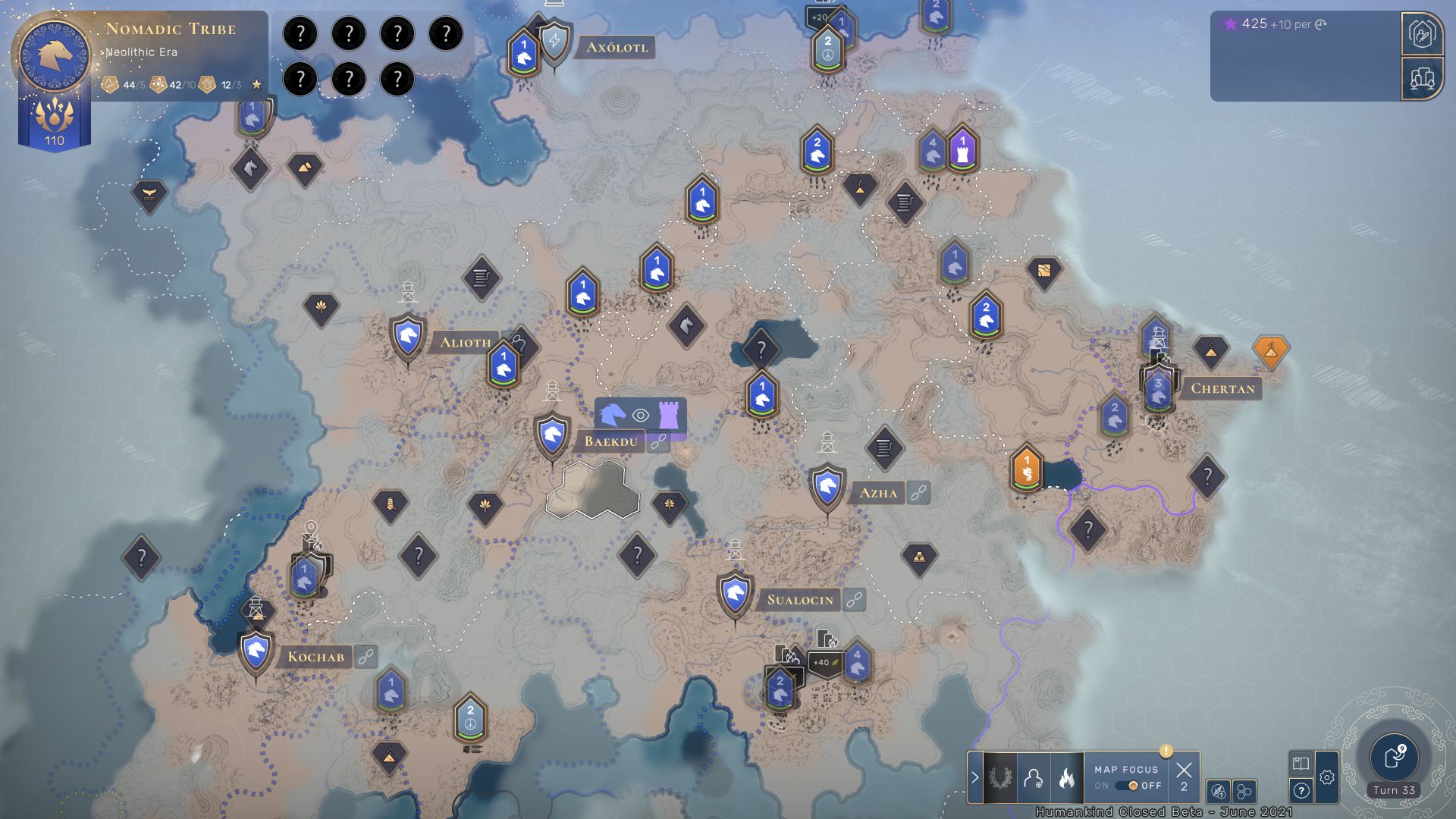Select the population icon in the map legend
Image resolution: width=1456 pixels, height=819 pixels.
point(1033,778)
